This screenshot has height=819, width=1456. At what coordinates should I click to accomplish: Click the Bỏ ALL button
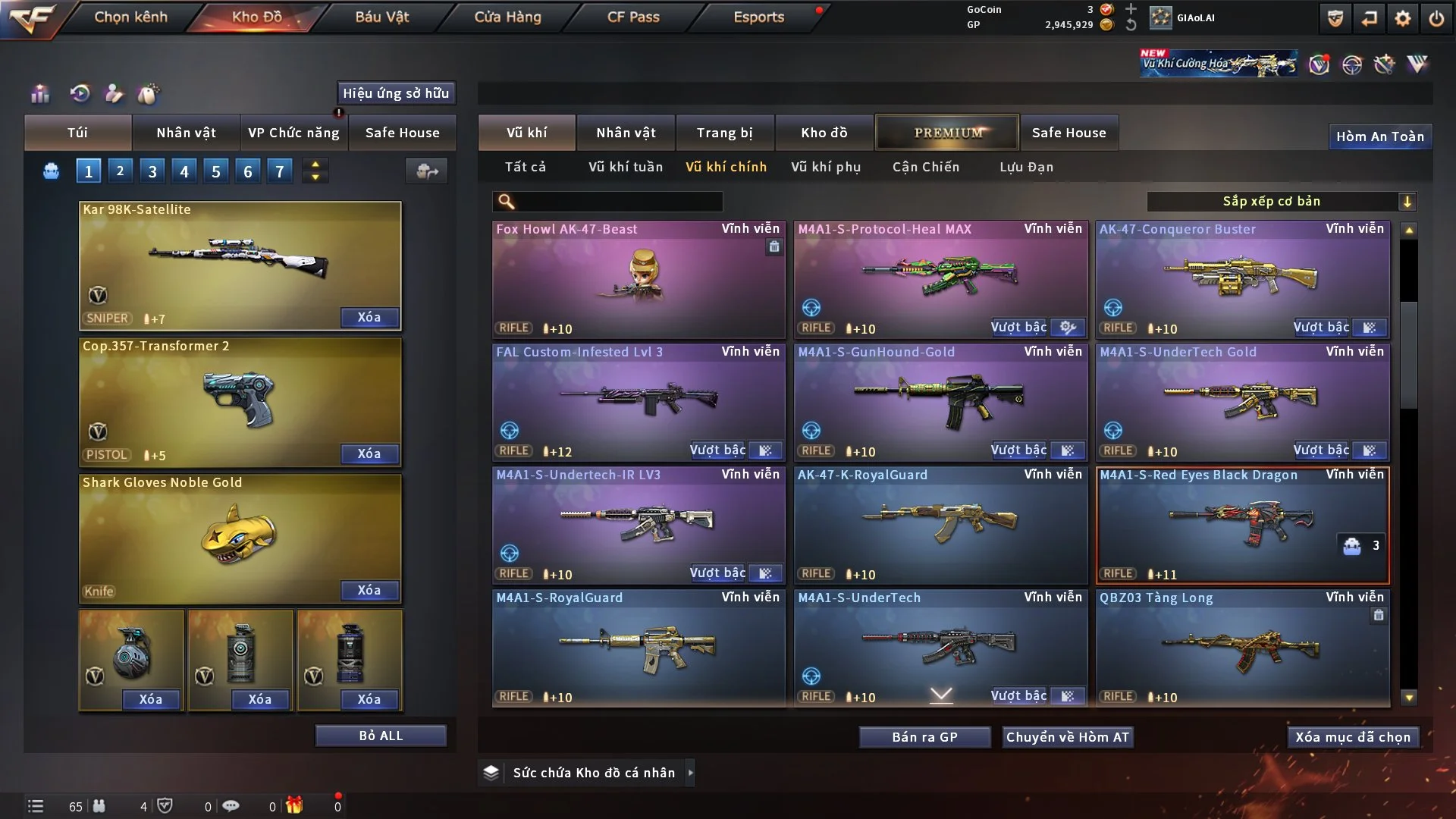(381, 736)
